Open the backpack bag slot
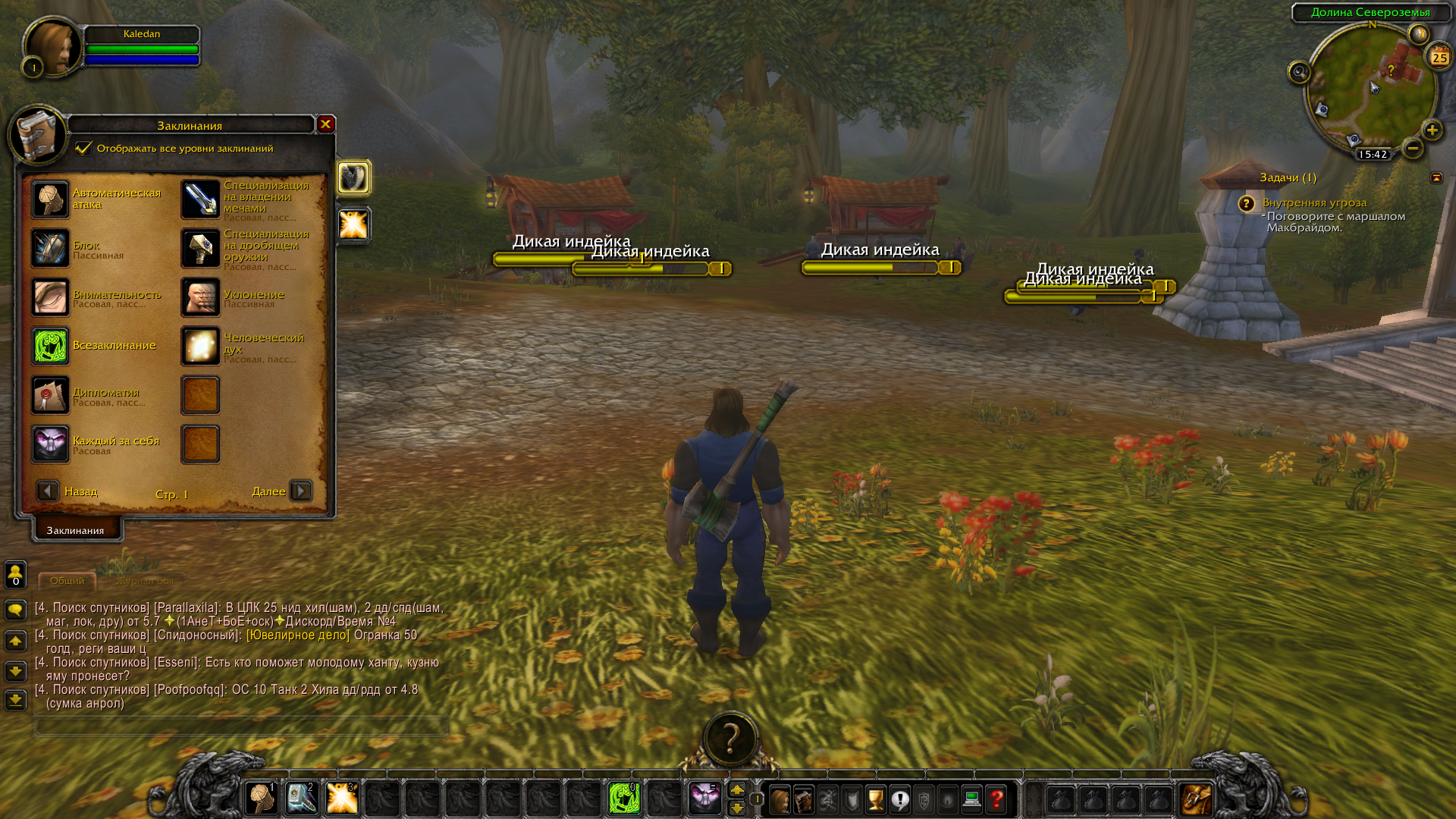 point(1196,799)
